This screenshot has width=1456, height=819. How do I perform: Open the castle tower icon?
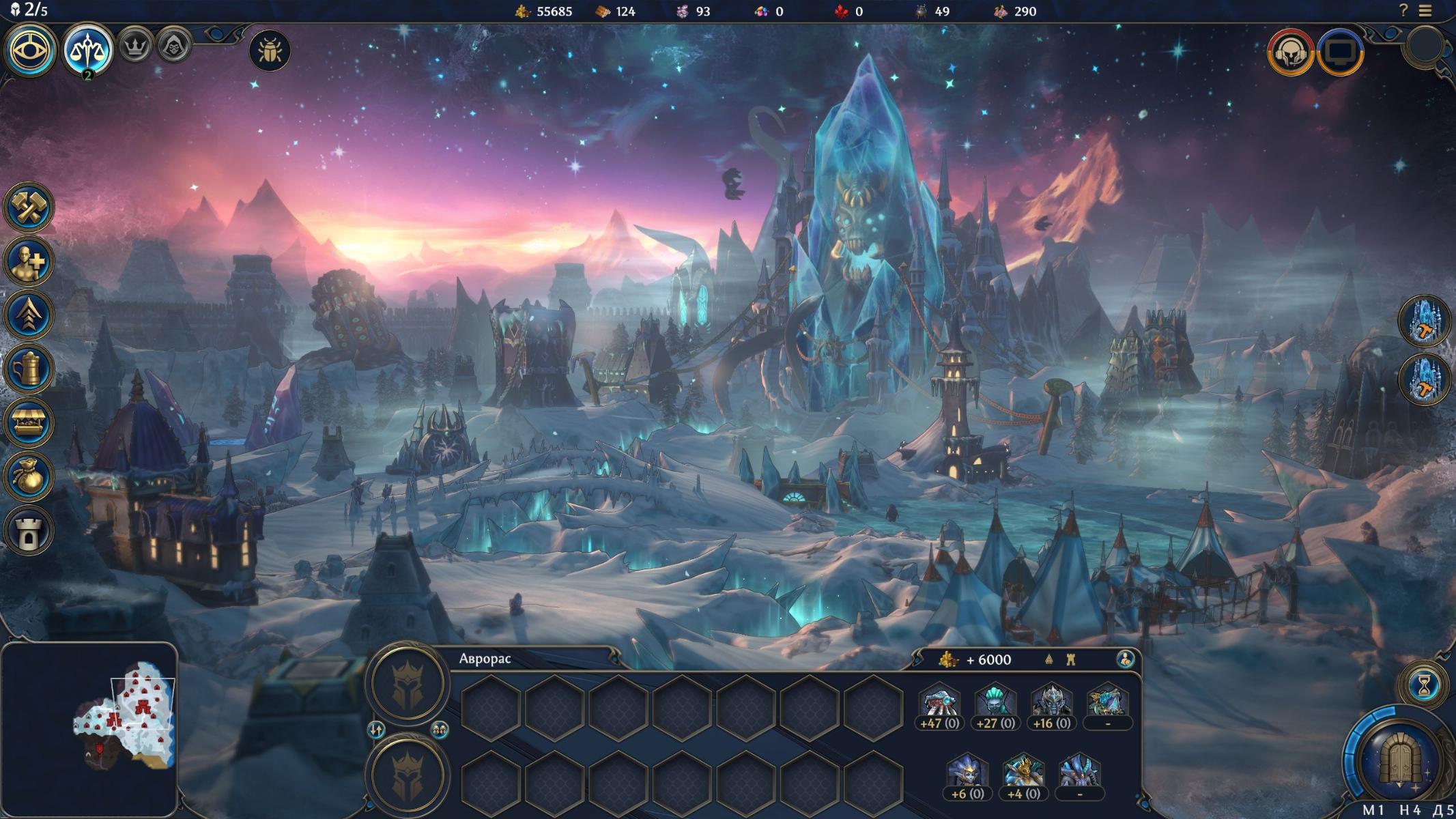pos(29,530)
